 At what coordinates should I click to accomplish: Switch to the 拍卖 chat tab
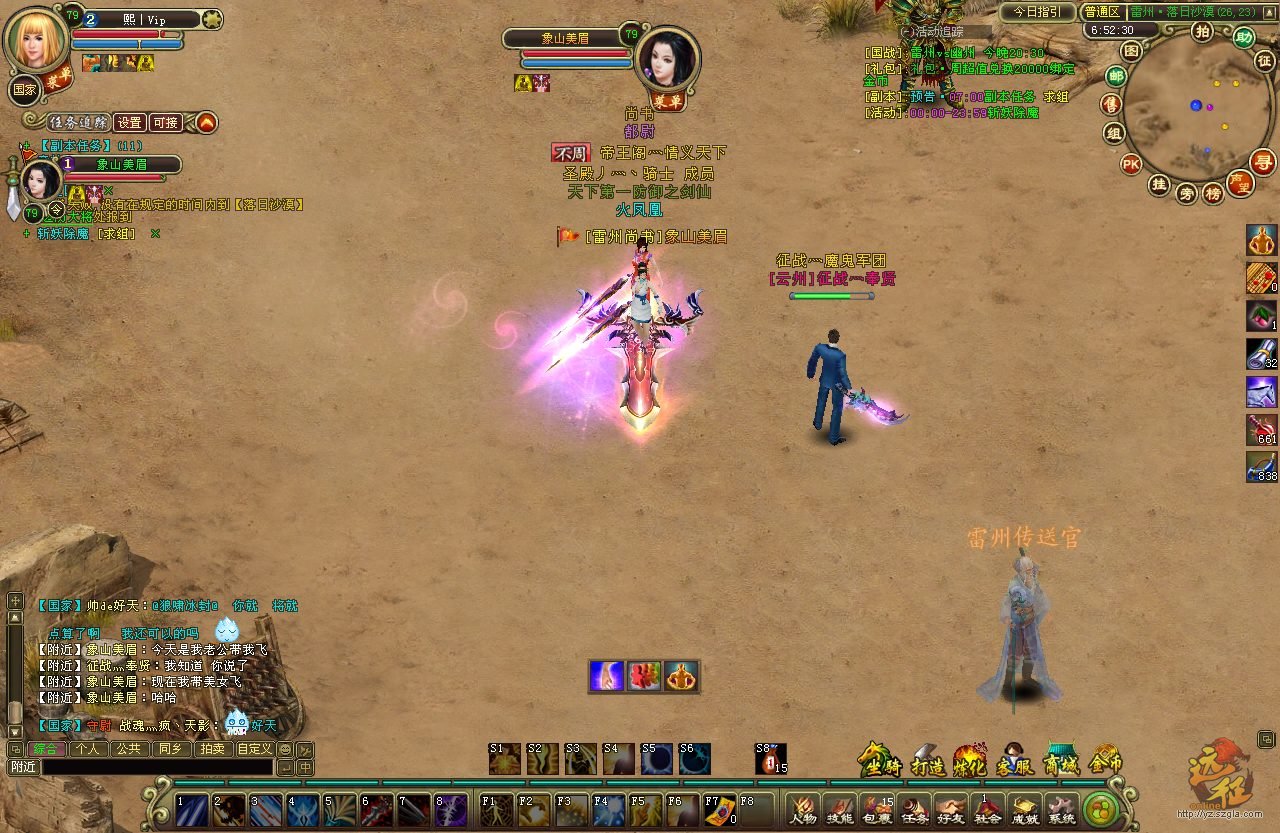point(212,749)
